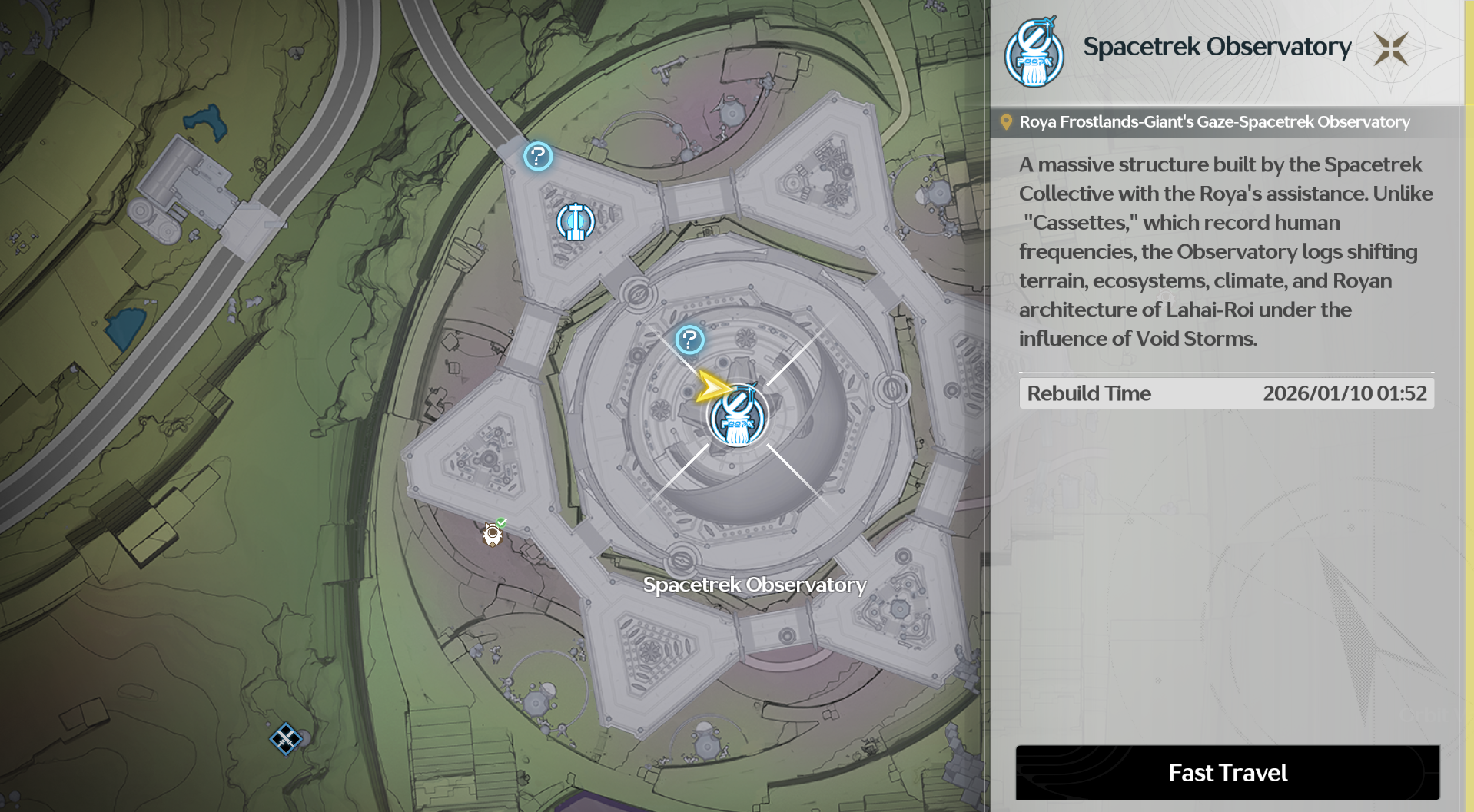
Task: Click the green-checkmark creature map marker
Action: pos(493,533)
